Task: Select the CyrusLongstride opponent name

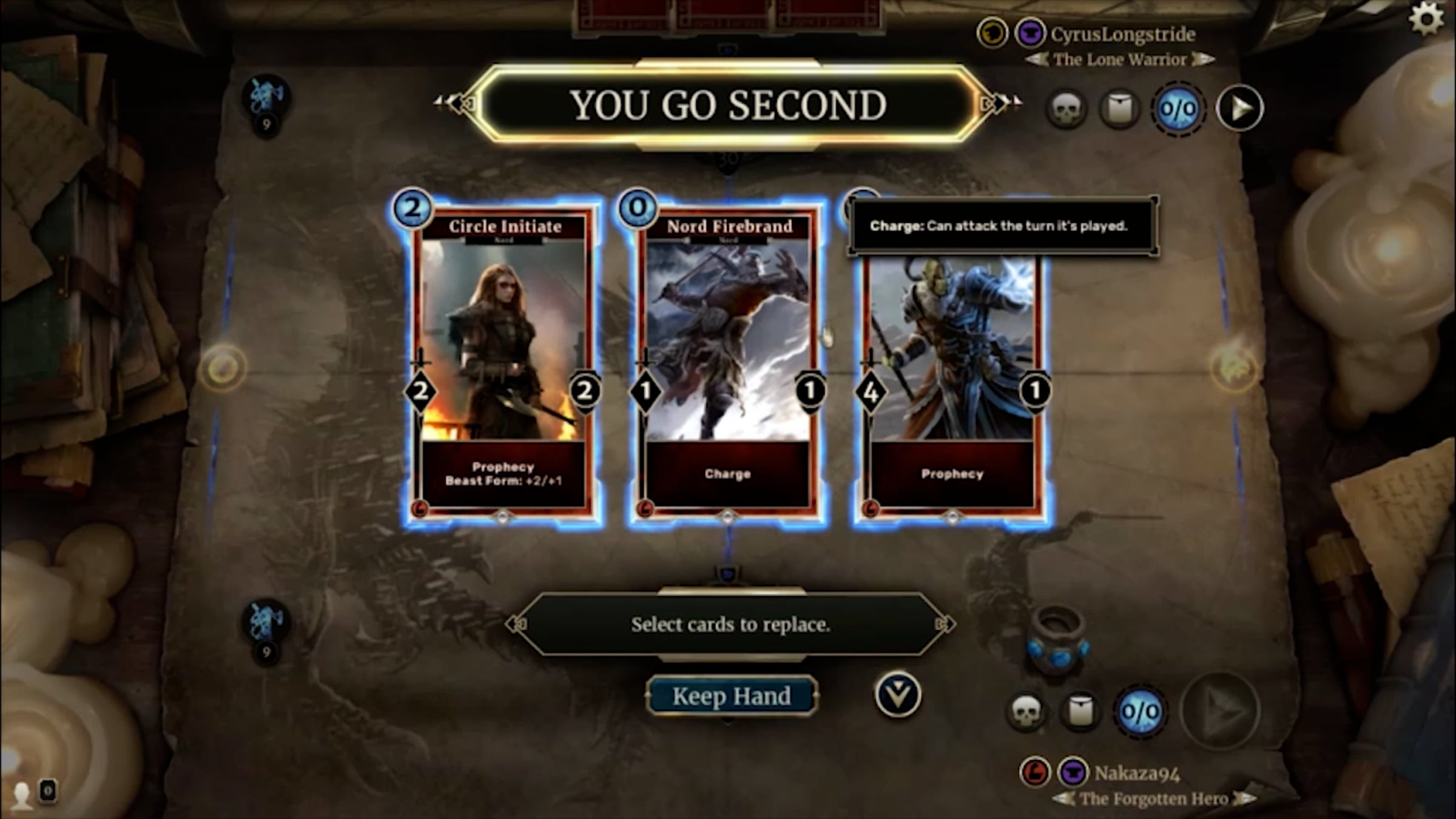Action: point(1122,35)
